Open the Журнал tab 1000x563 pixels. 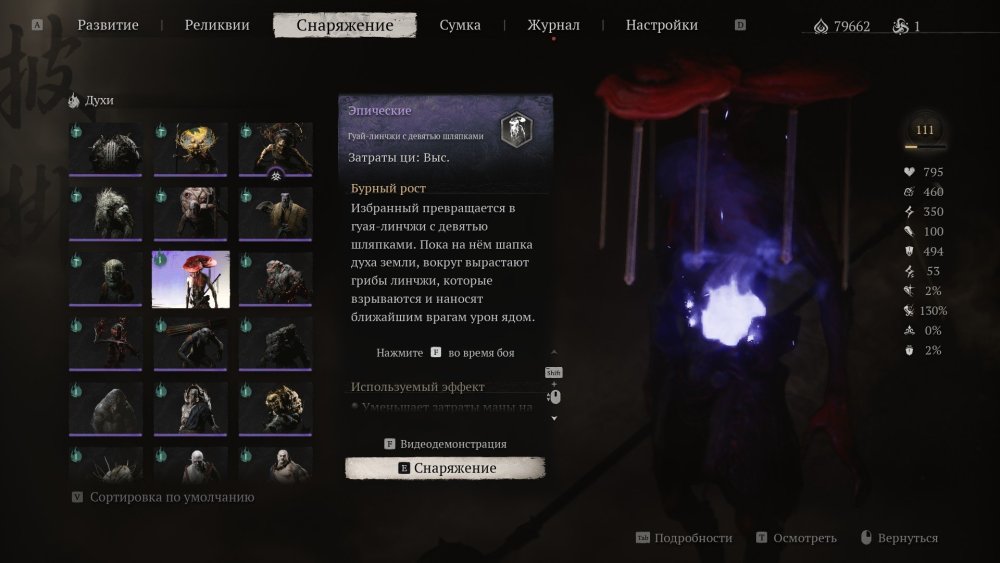(x=553, y=25)
